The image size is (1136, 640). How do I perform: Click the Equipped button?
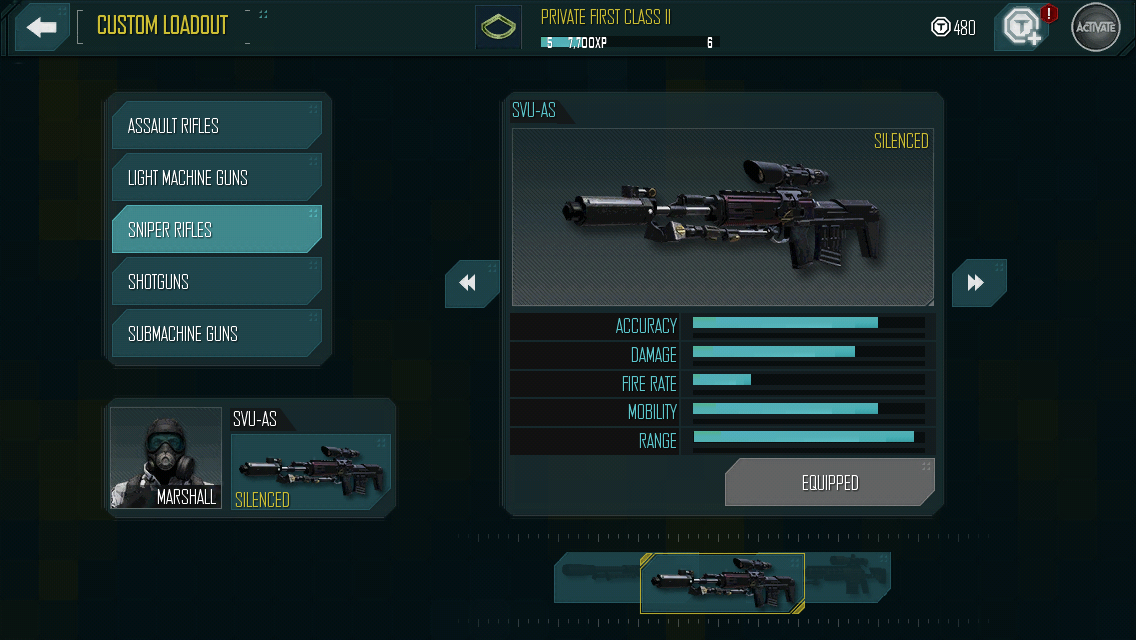pyautogui.click(x=829, y=483)
